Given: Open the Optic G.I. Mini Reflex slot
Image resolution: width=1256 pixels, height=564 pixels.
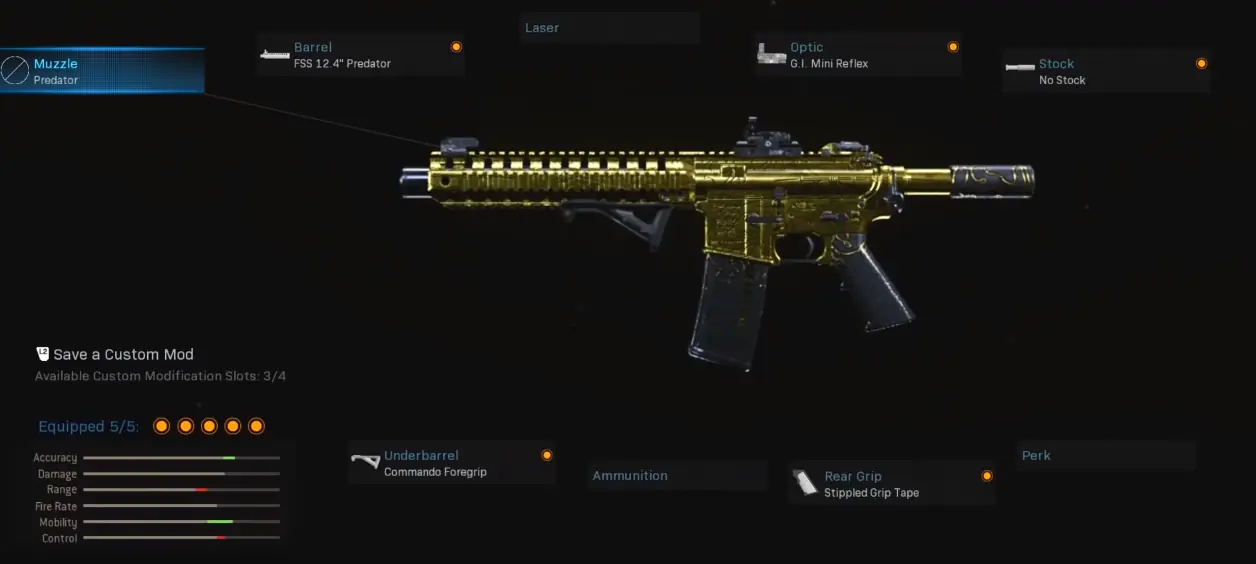Looking at the screenshot, I should point(858,55).
